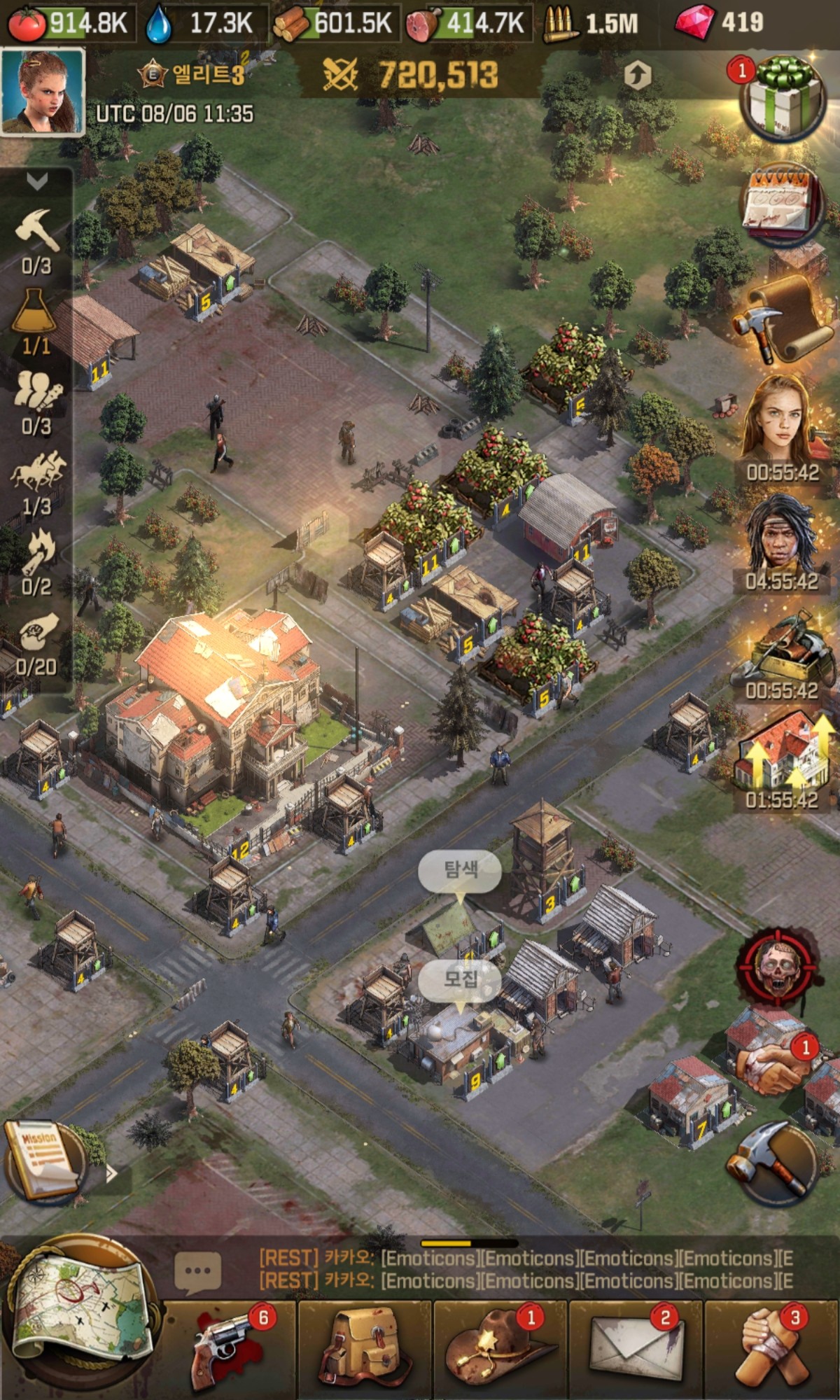
Task: Open the chat speech bubble
Action: [x=197, y=1270]
